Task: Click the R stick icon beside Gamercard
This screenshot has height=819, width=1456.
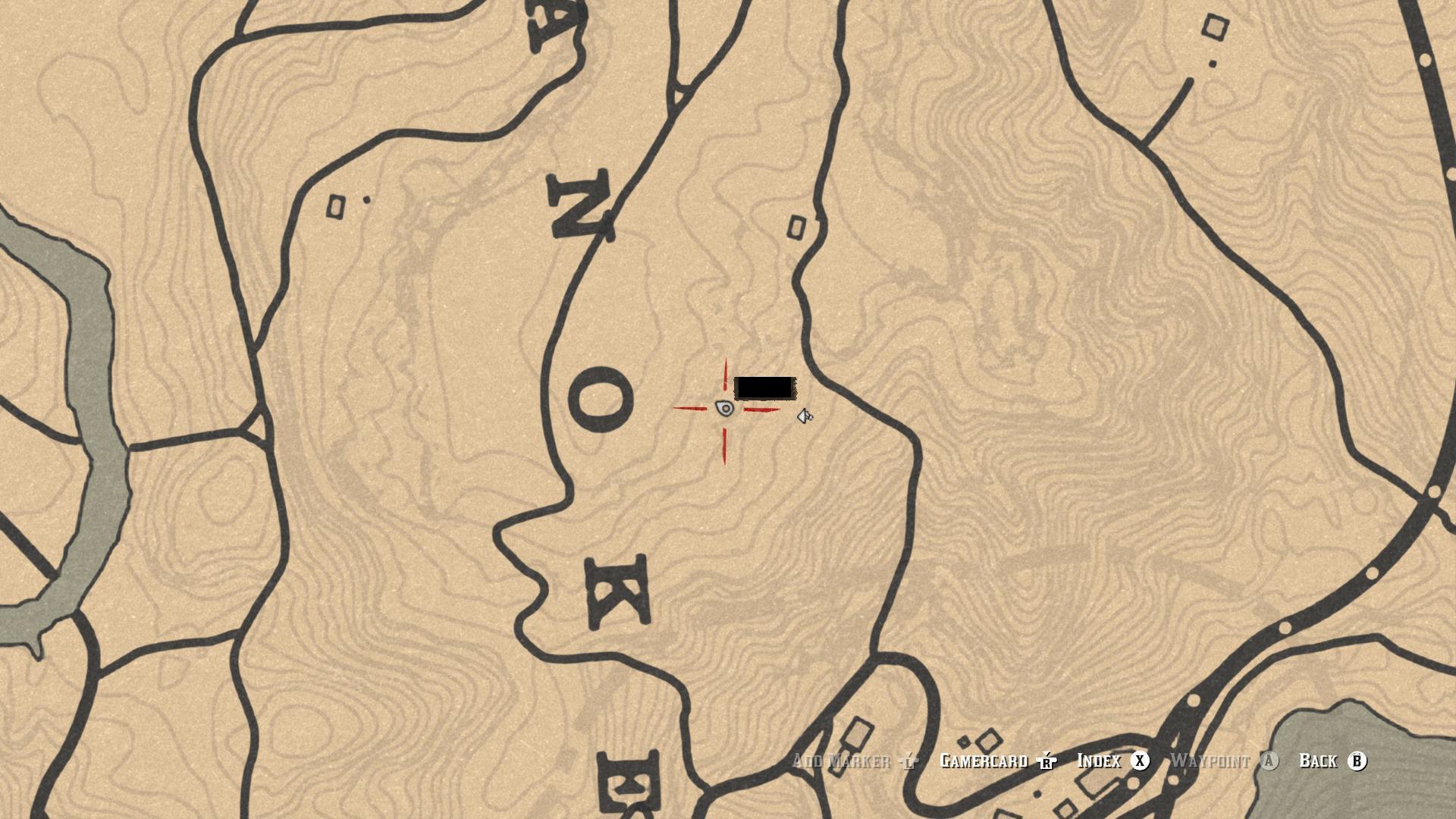Action: coord(1046,761)
